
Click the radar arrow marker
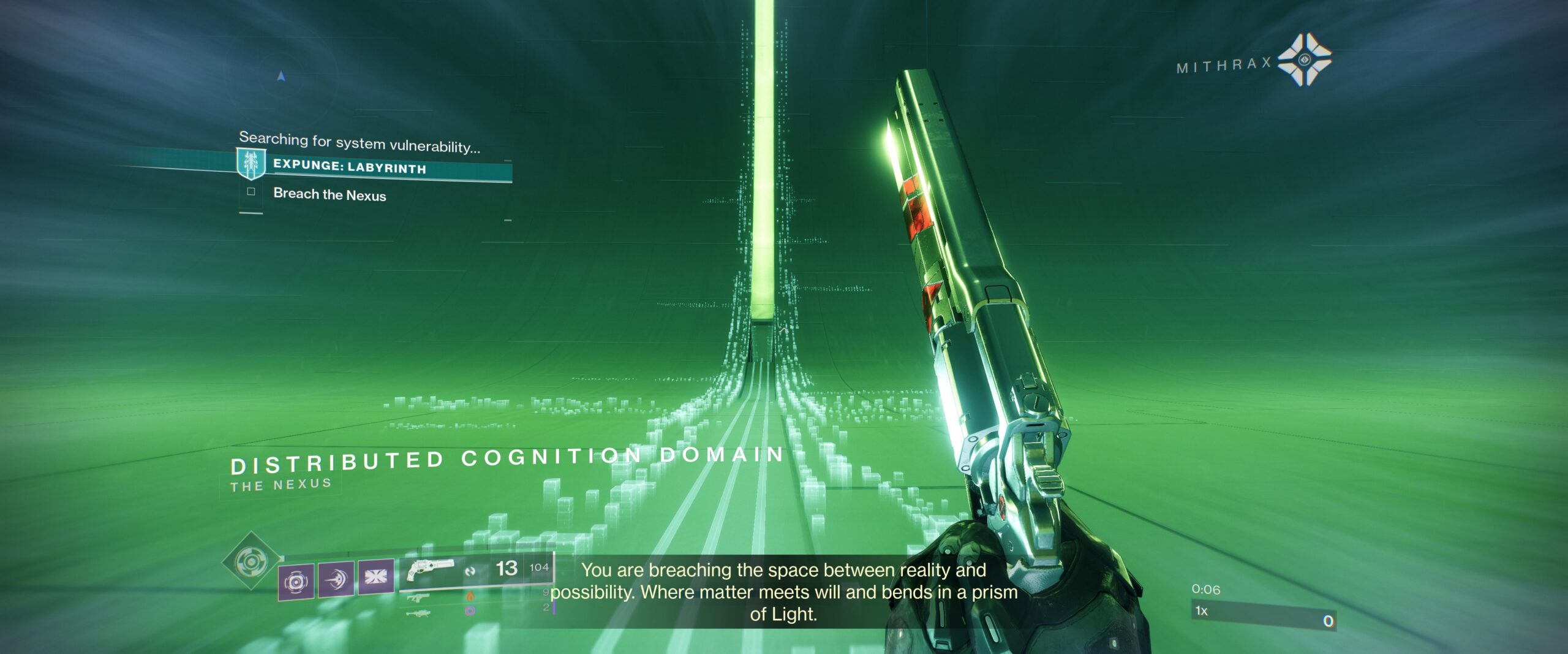pyautogui.click(x=281, y=76)
